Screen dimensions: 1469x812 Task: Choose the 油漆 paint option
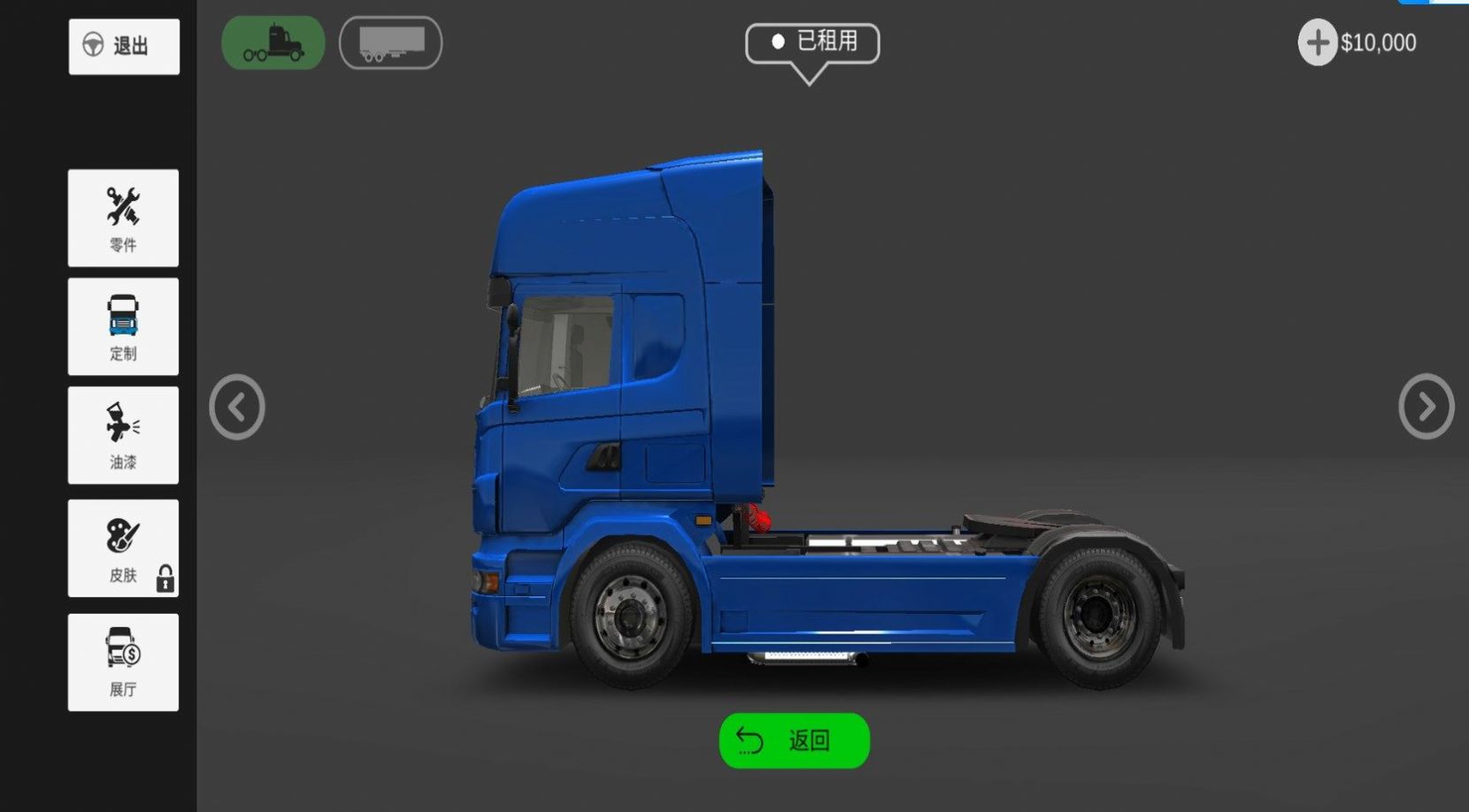(x=123, y=435)
